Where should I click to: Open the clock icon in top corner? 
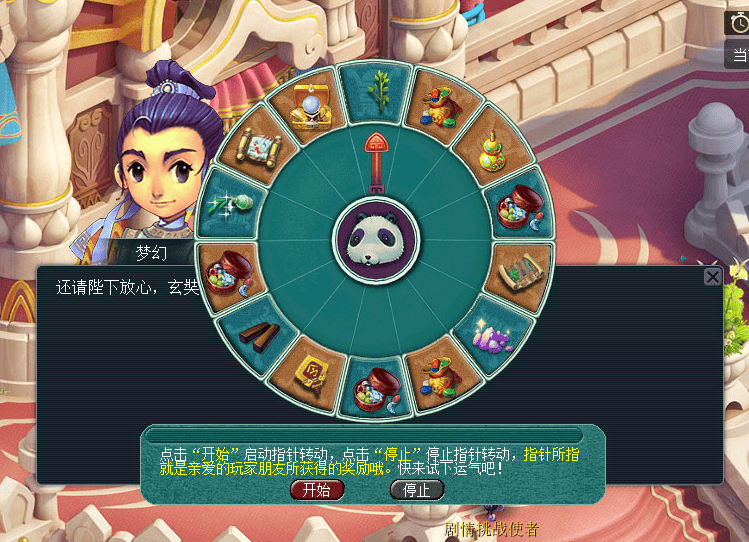coord(738,20)
